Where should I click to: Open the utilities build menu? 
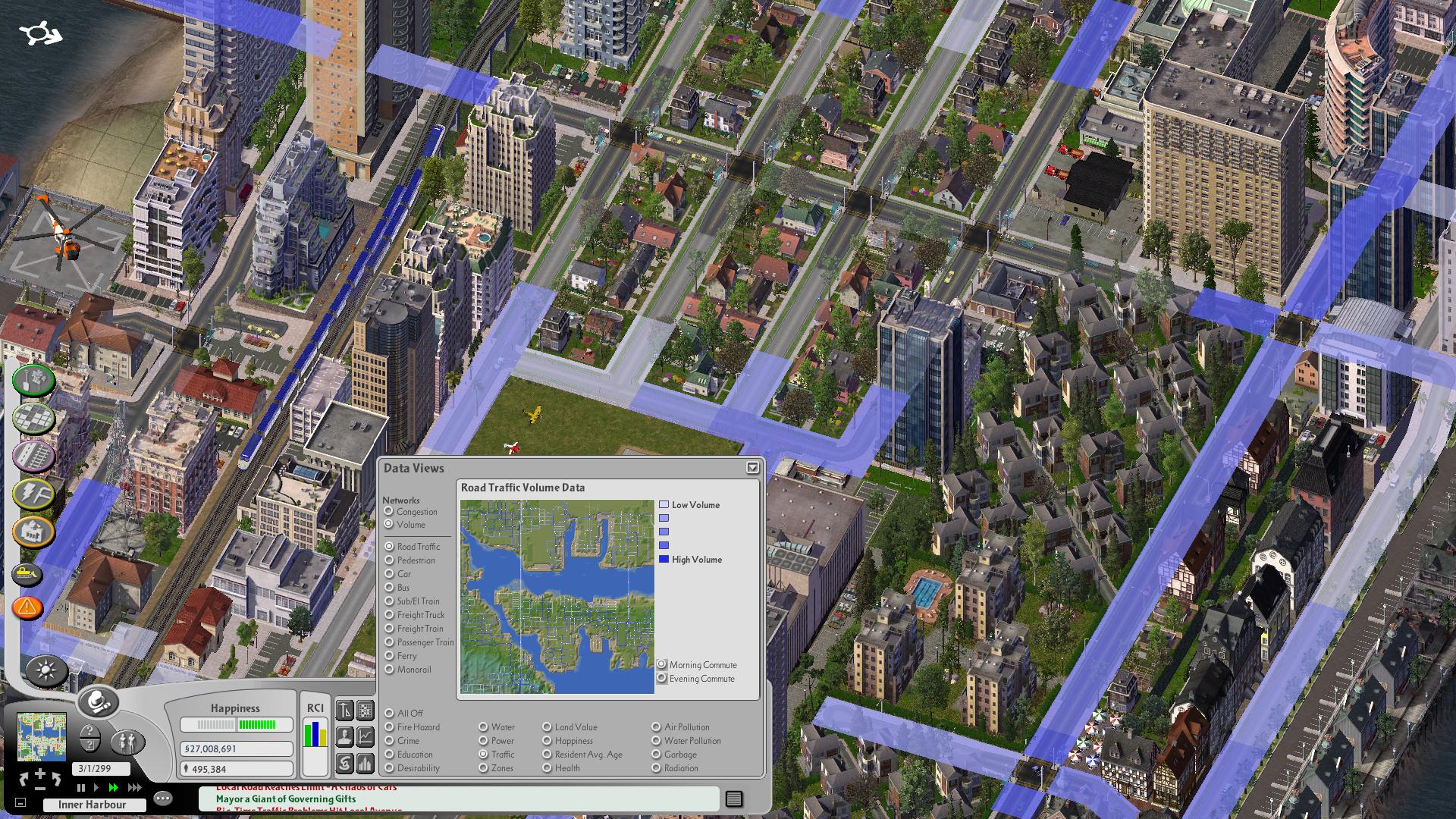33,494
